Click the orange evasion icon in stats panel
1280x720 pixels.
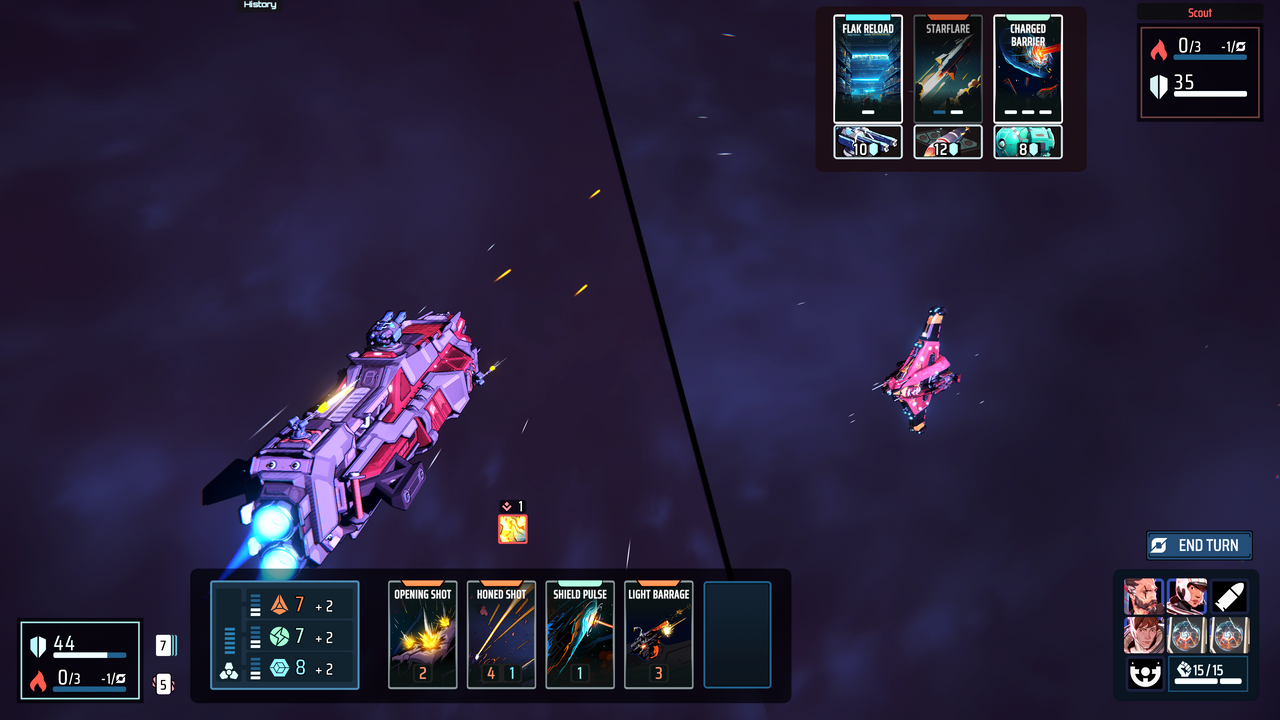coord(280,605)
